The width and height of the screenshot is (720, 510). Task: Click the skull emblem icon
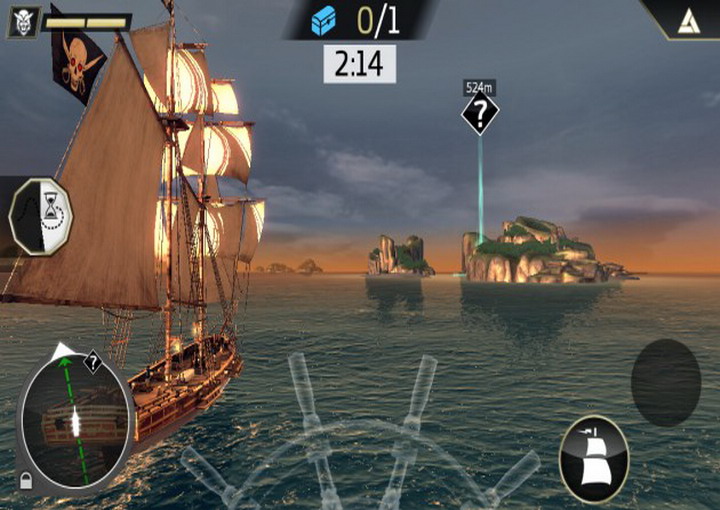[x=23, y=23]
